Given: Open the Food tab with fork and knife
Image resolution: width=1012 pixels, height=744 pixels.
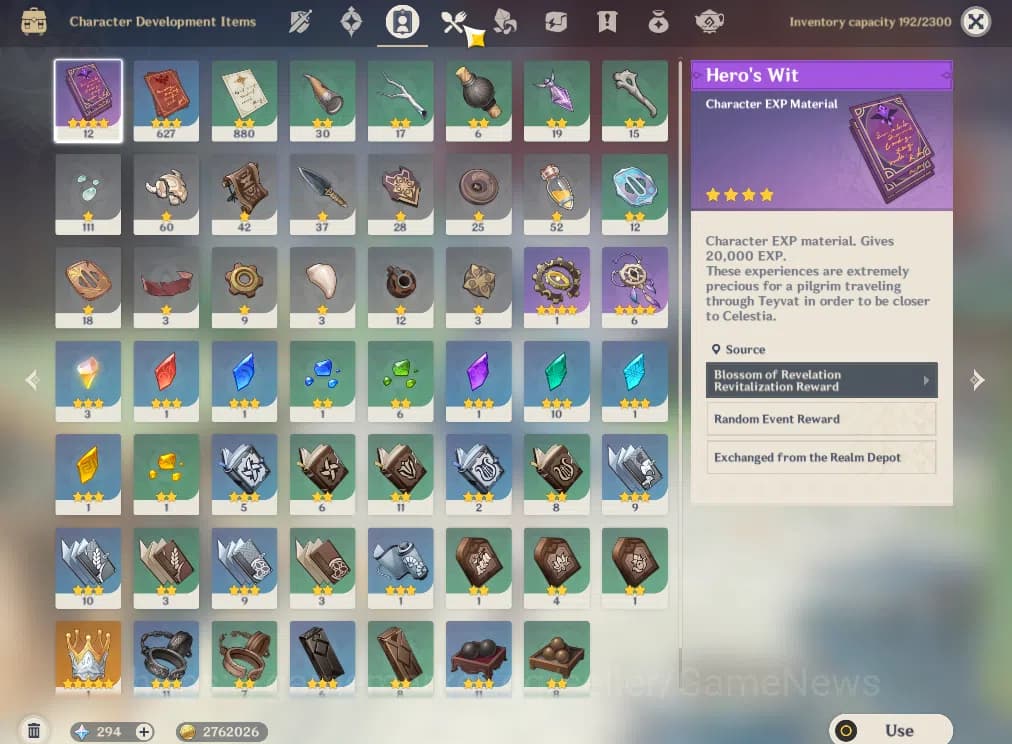Looking at the screenshot, I should click(x=455, y=21).
